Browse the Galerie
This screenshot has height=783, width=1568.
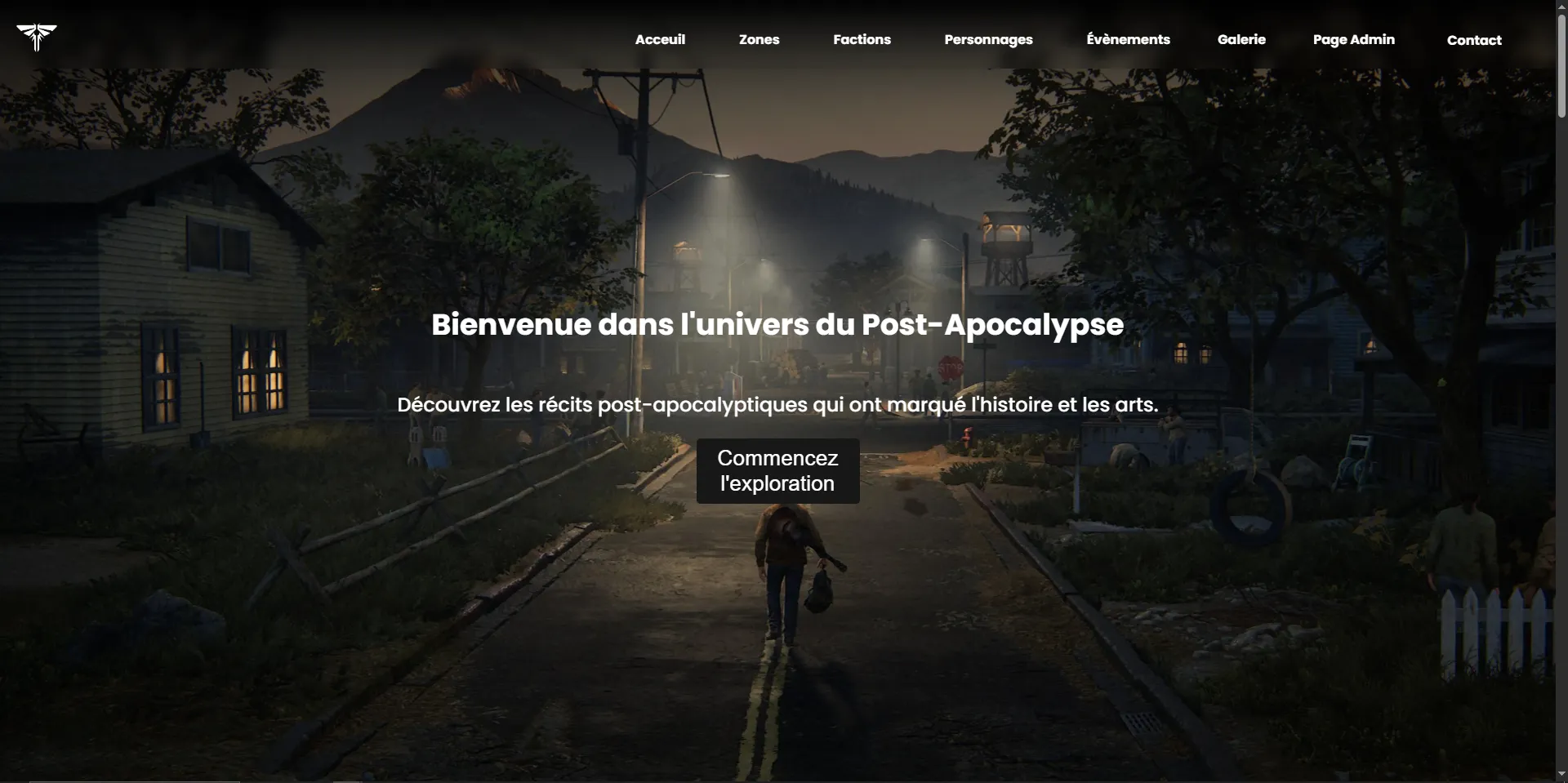(1241, 39)
